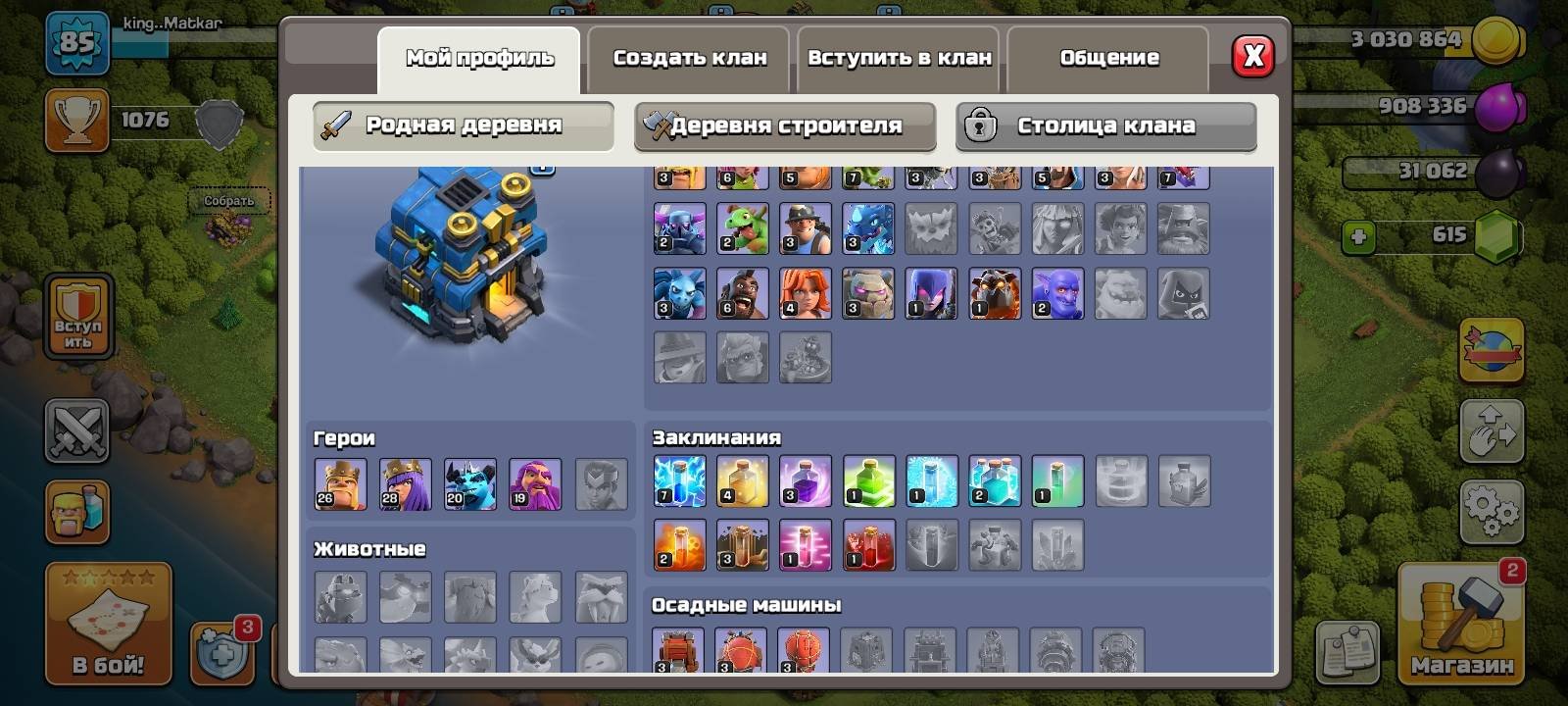Open the Создать клан tab
Image resolution: width=1568 pixels, height=706 pixels.
[x=691, y=57]
